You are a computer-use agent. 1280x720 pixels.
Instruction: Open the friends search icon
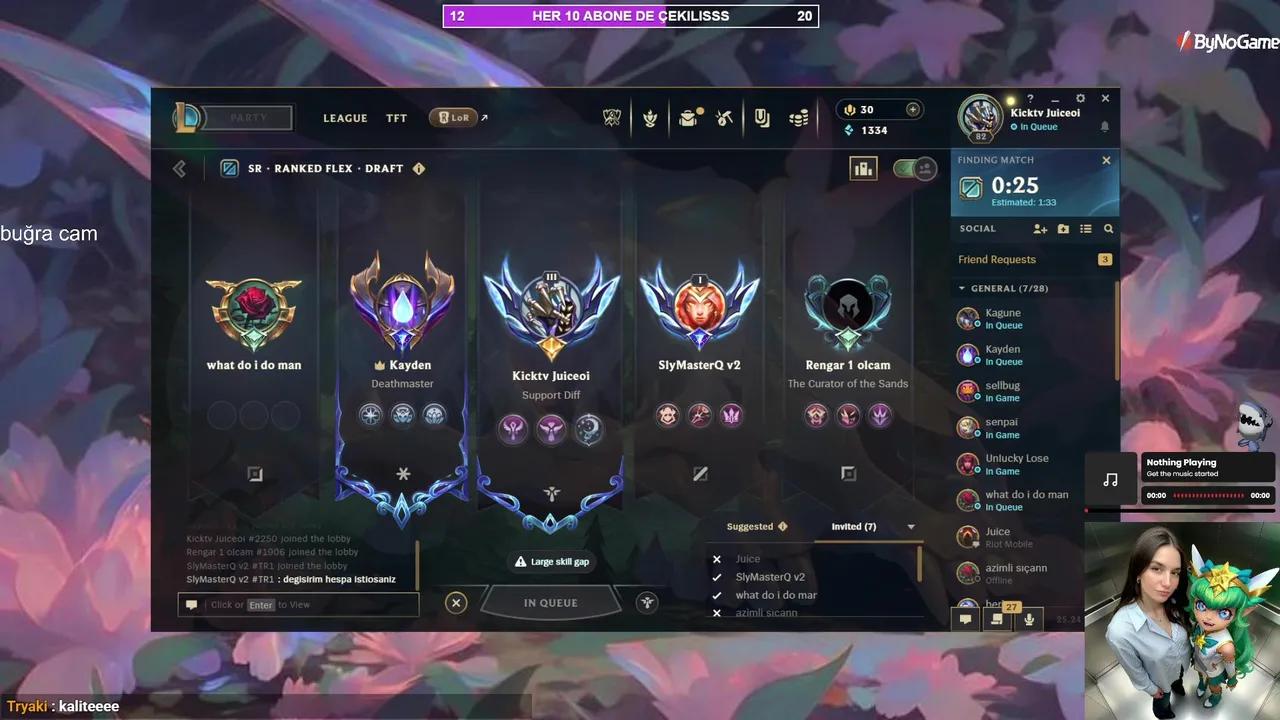click(x=1108, y=229)
